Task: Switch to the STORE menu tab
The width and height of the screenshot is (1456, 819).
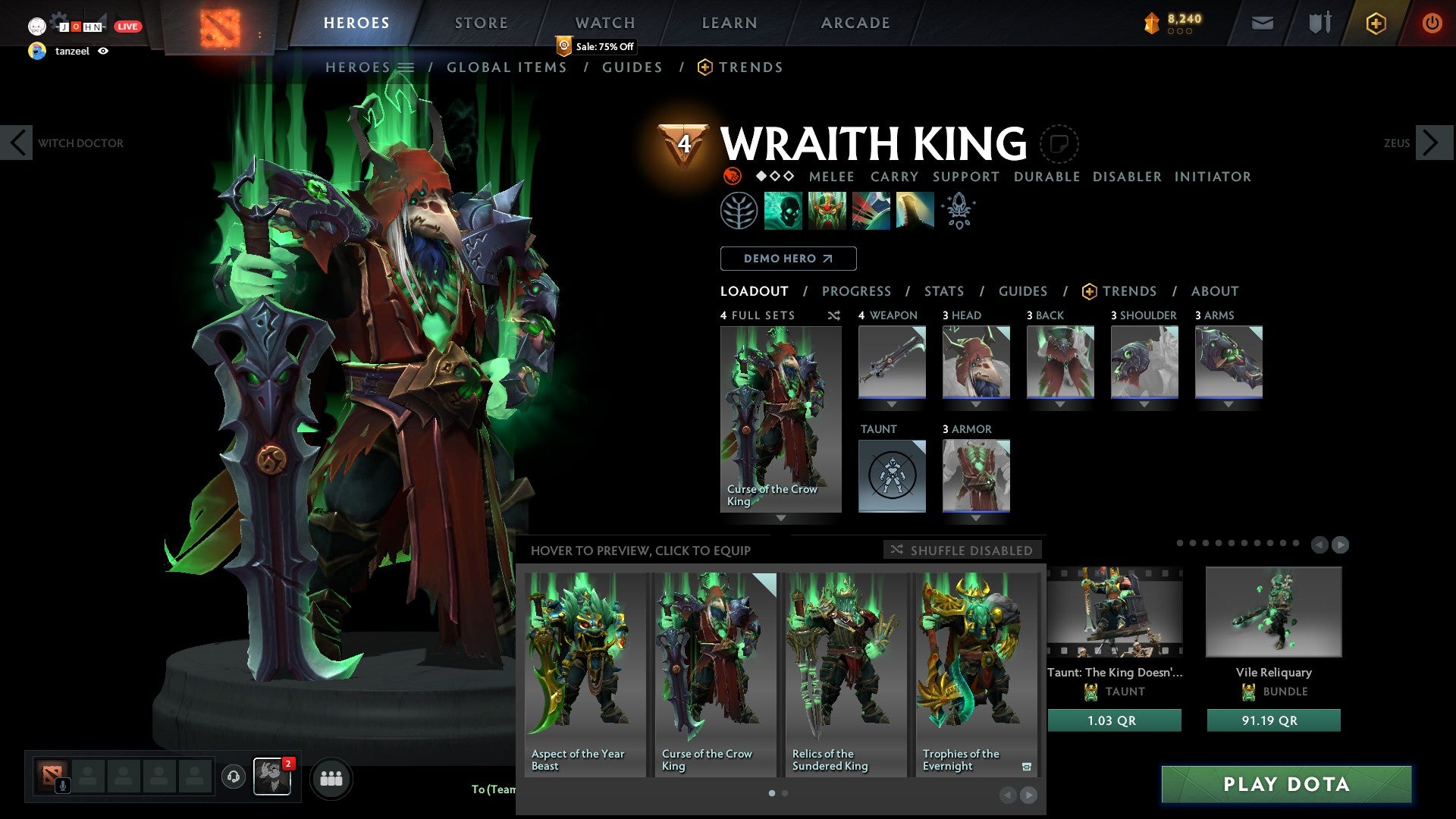Action: (480, 23)
